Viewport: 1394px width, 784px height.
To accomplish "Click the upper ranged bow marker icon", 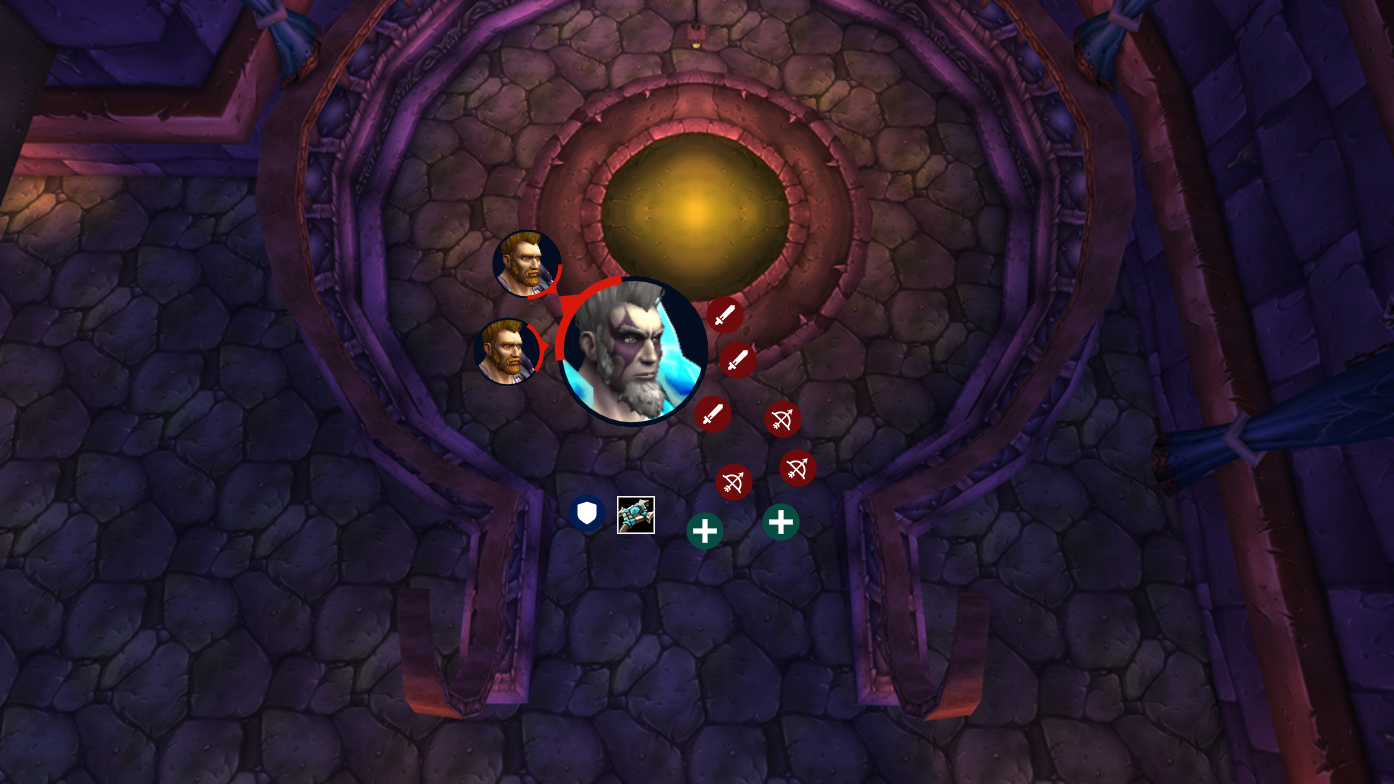I will (782, 420).
